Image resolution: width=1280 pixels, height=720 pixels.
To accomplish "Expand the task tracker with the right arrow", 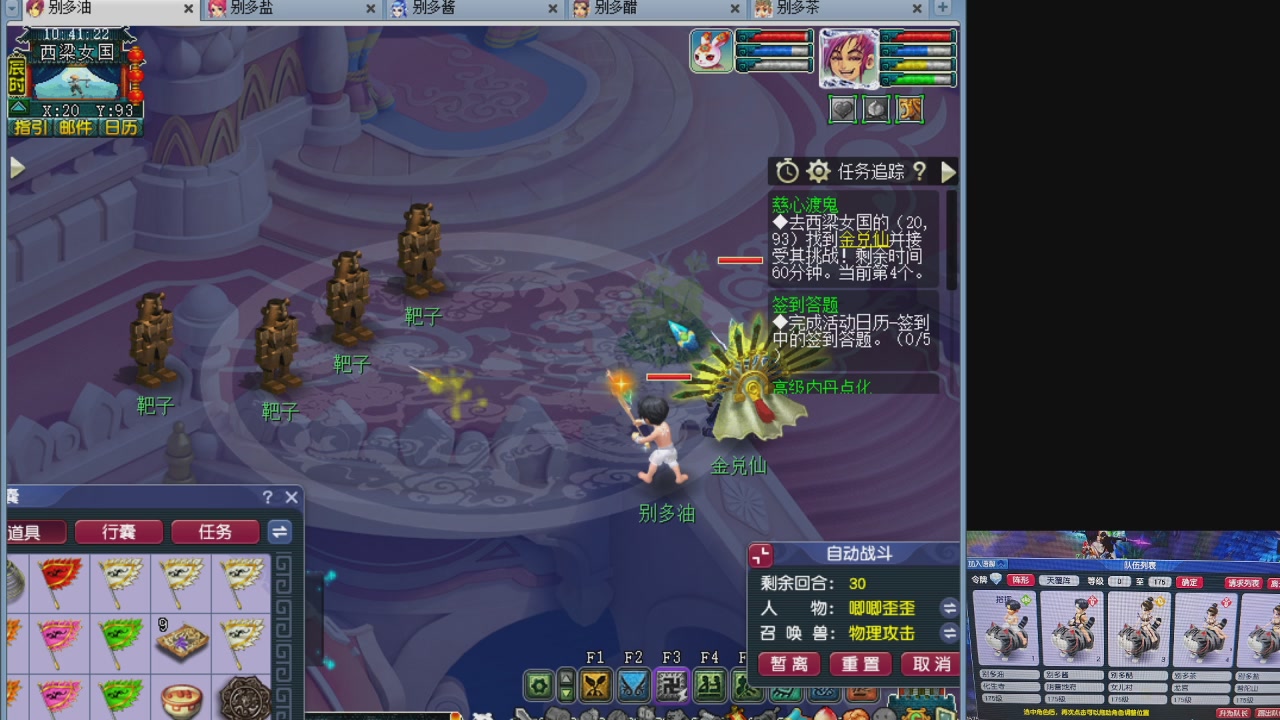I will click(949, 172).
